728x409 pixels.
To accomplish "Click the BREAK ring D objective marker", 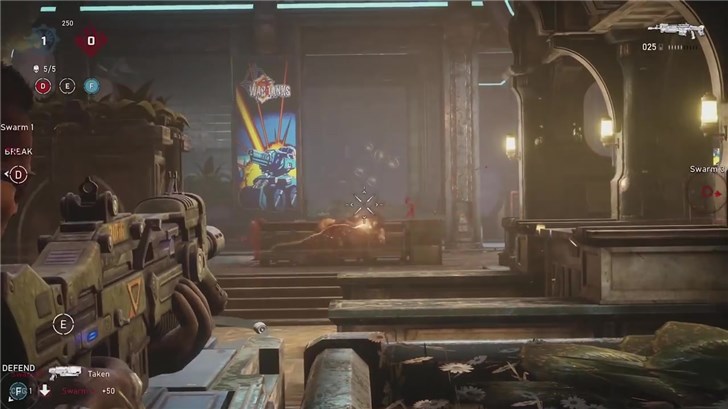I will point(17,174).
